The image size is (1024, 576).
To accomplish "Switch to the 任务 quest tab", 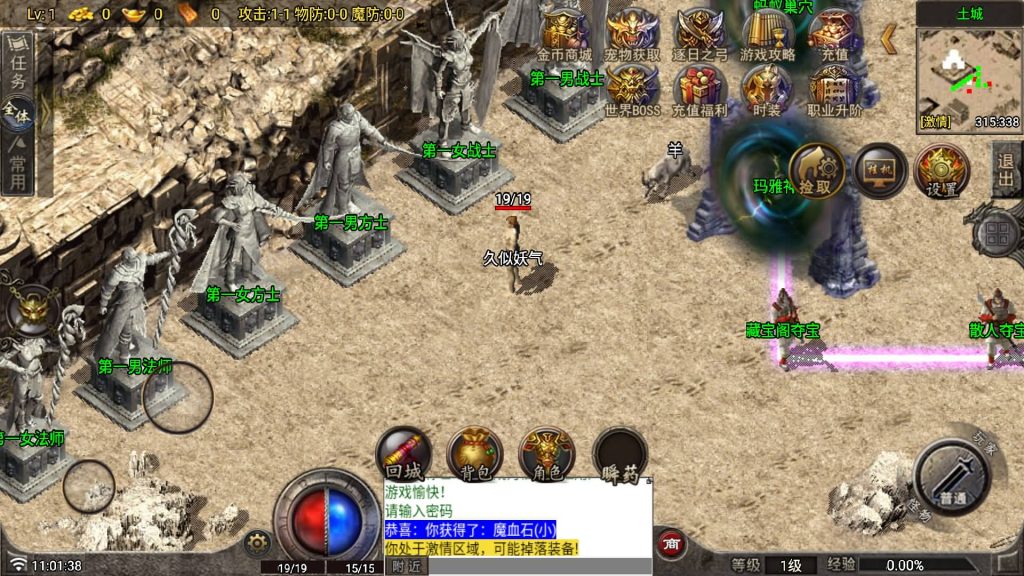I will (x=17, y=70).
